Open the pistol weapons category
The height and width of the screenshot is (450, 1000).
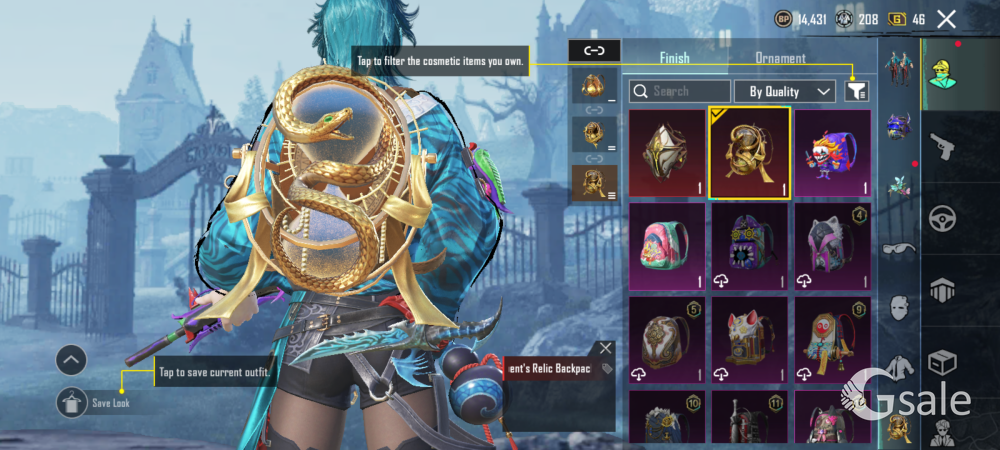point(943,147)
